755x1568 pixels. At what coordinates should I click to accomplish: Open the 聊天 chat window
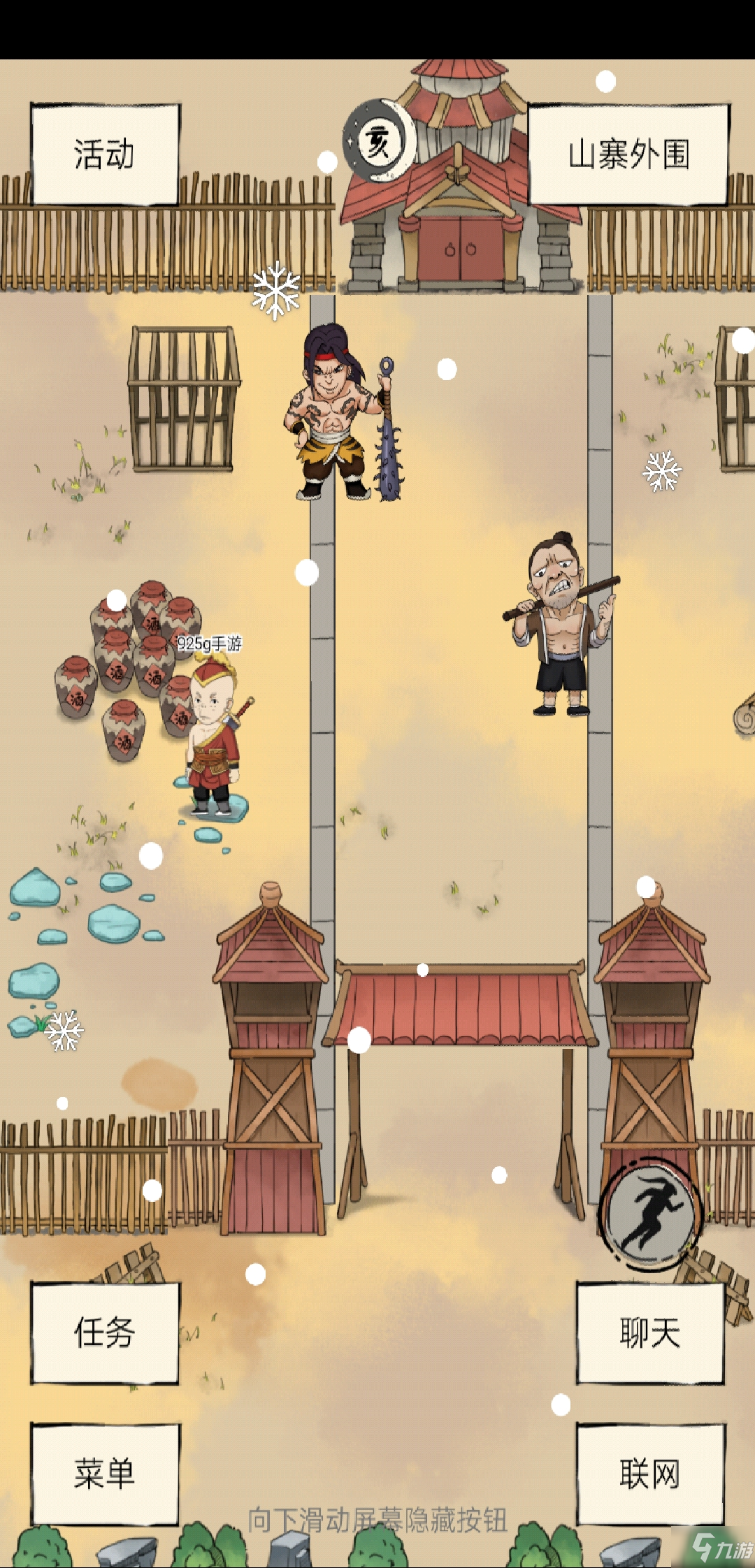[649, 1333]
